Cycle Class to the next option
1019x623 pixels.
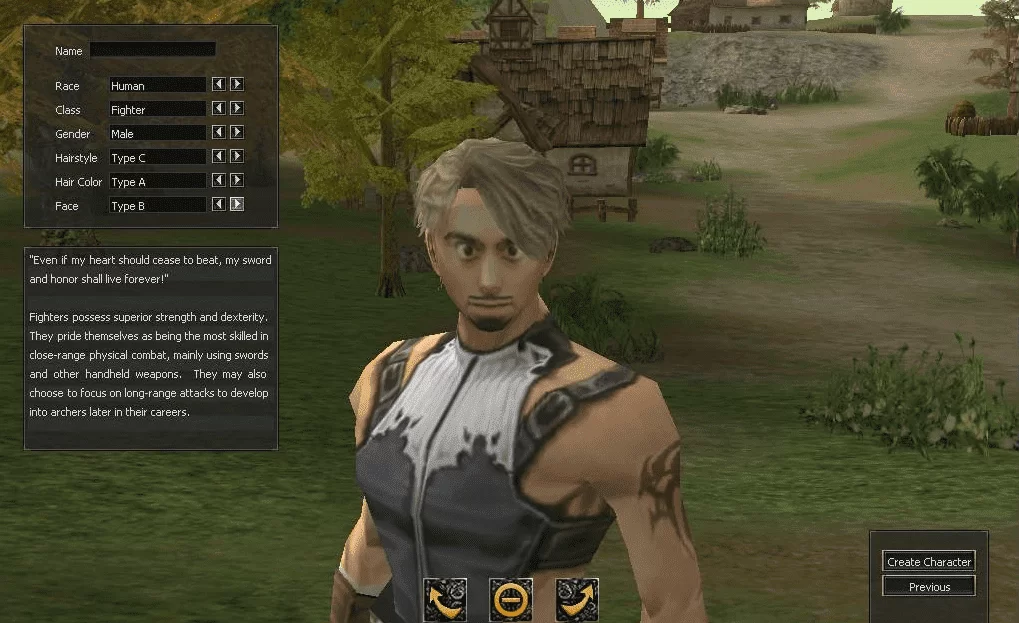(x=237, y=109)
